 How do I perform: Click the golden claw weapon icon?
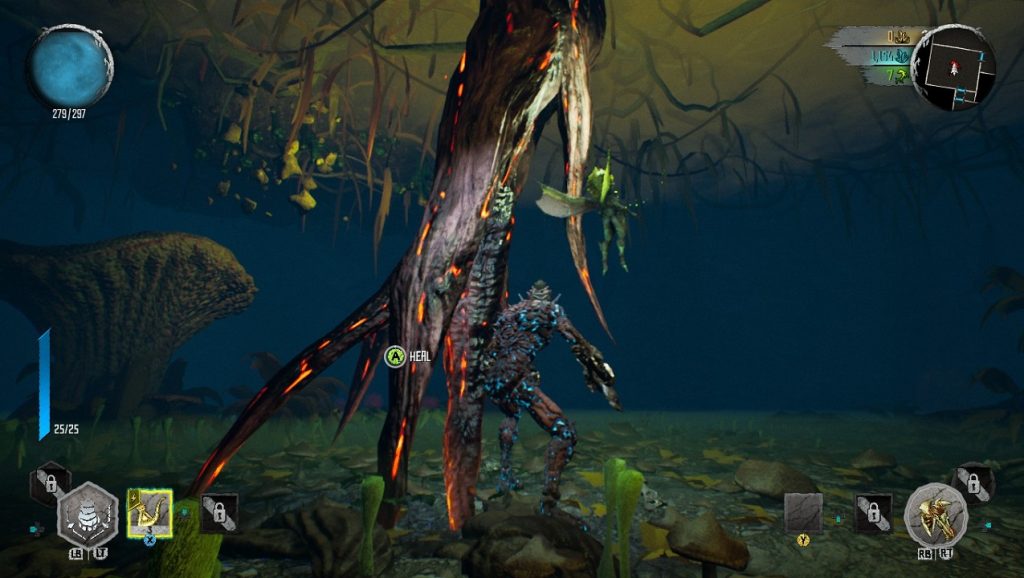tap(935, 516)
